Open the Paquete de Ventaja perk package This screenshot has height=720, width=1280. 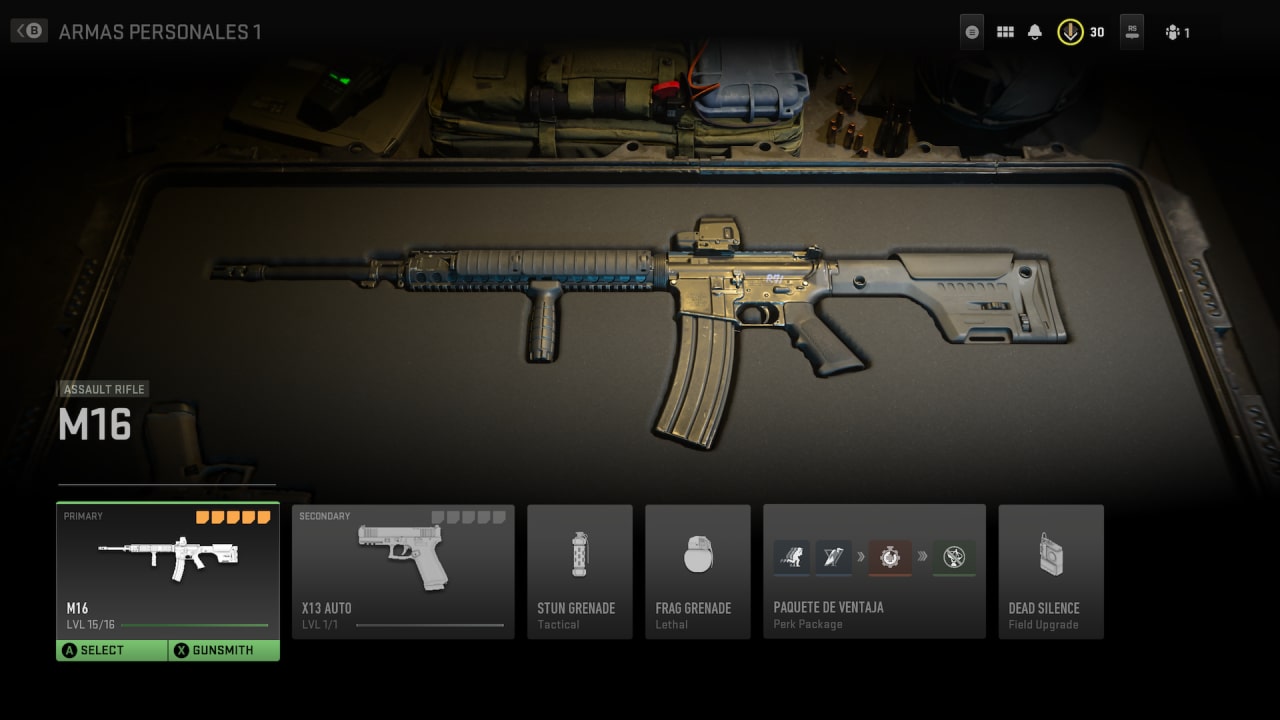(874, 571)
